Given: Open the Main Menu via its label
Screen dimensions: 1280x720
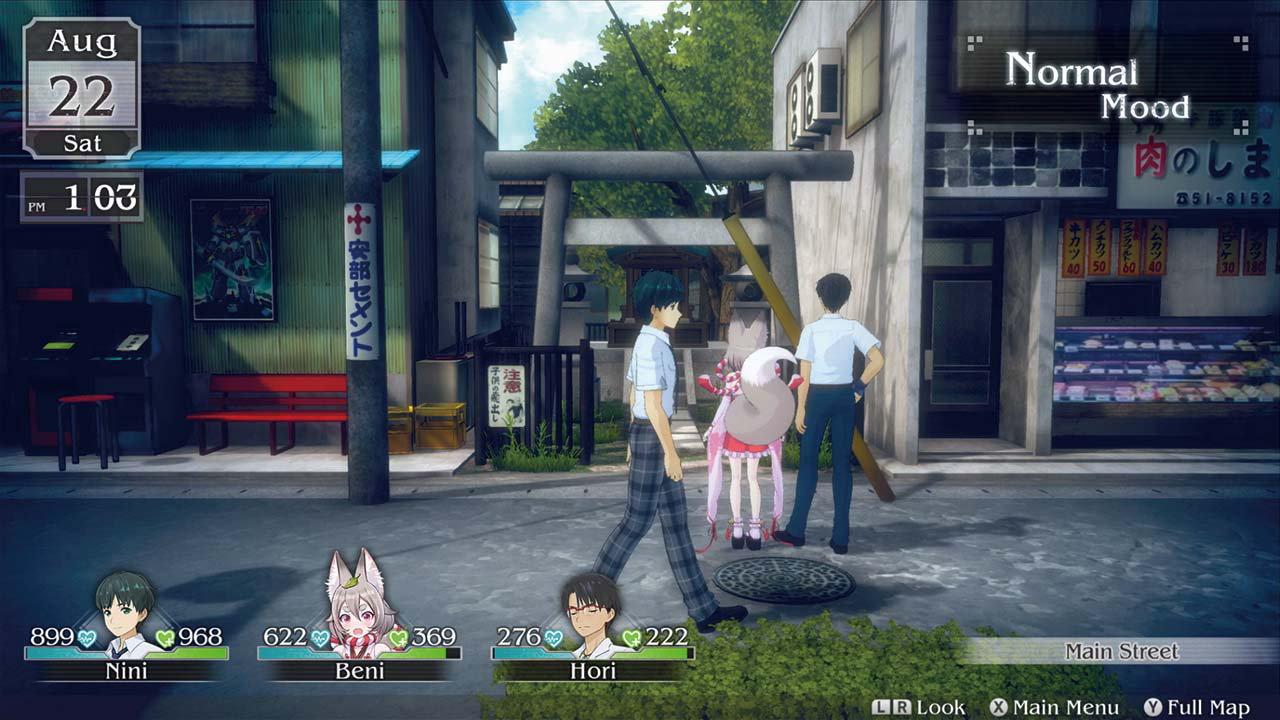Looking at the screenshot, I should [1066, 706].
